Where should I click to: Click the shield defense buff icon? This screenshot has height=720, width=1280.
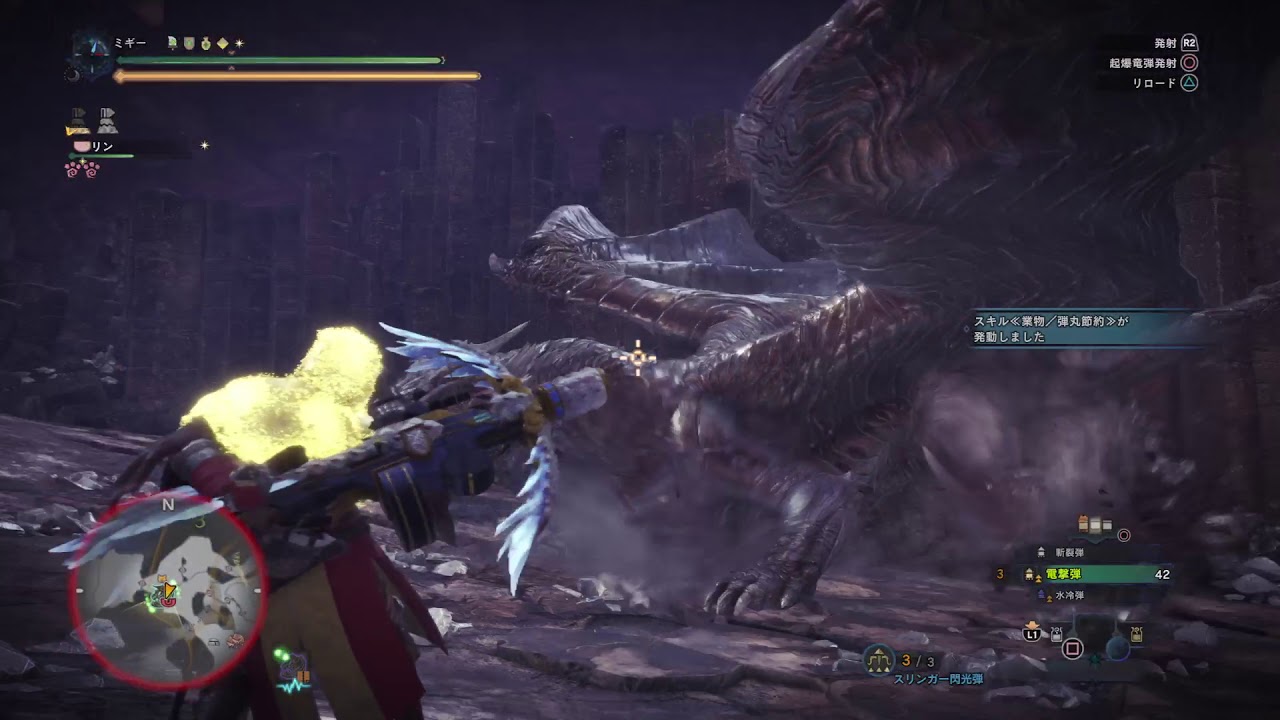pyautogui.click(x=188, y=43)
